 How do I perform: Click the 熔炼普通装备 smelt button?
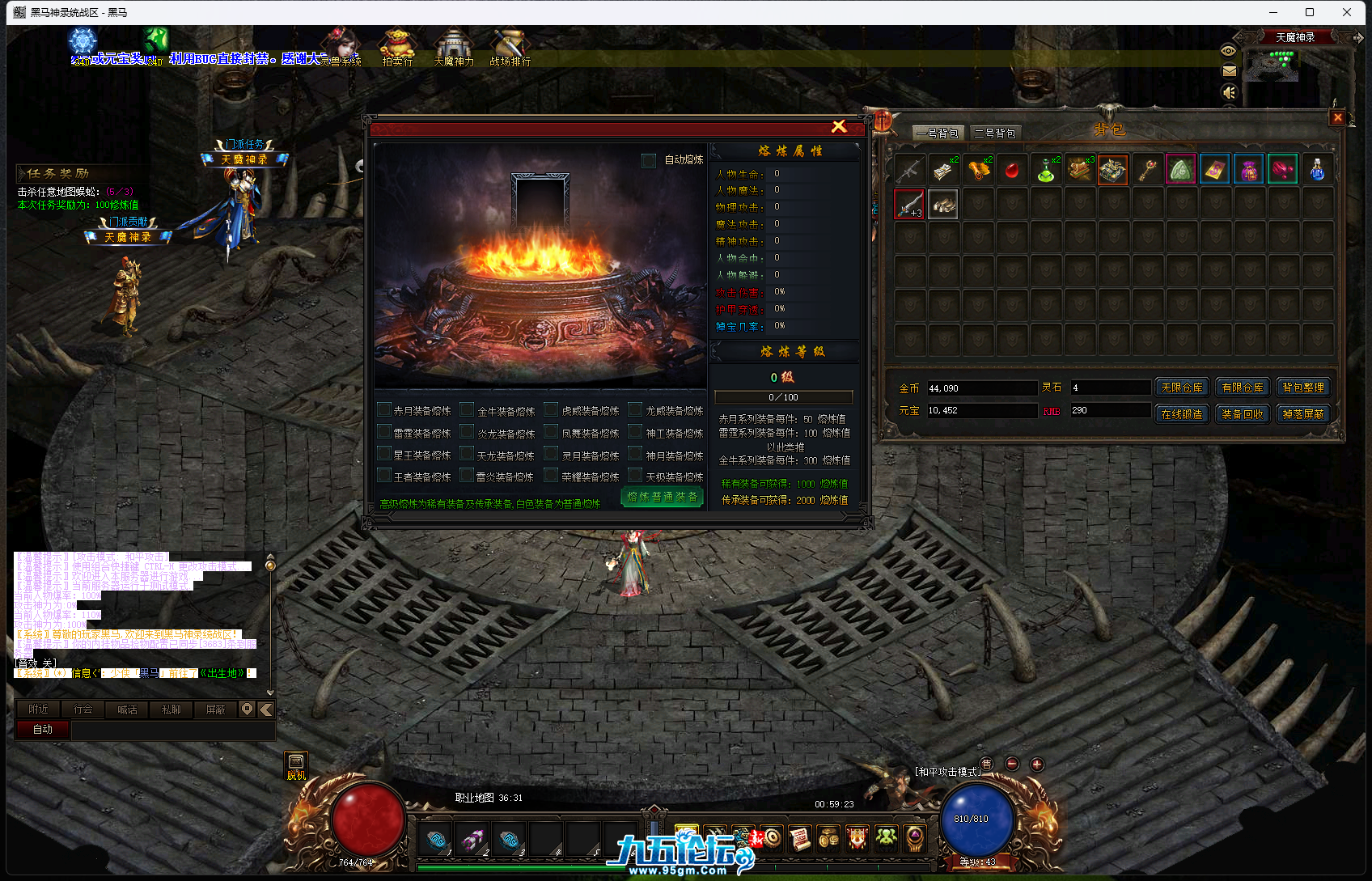662,497
